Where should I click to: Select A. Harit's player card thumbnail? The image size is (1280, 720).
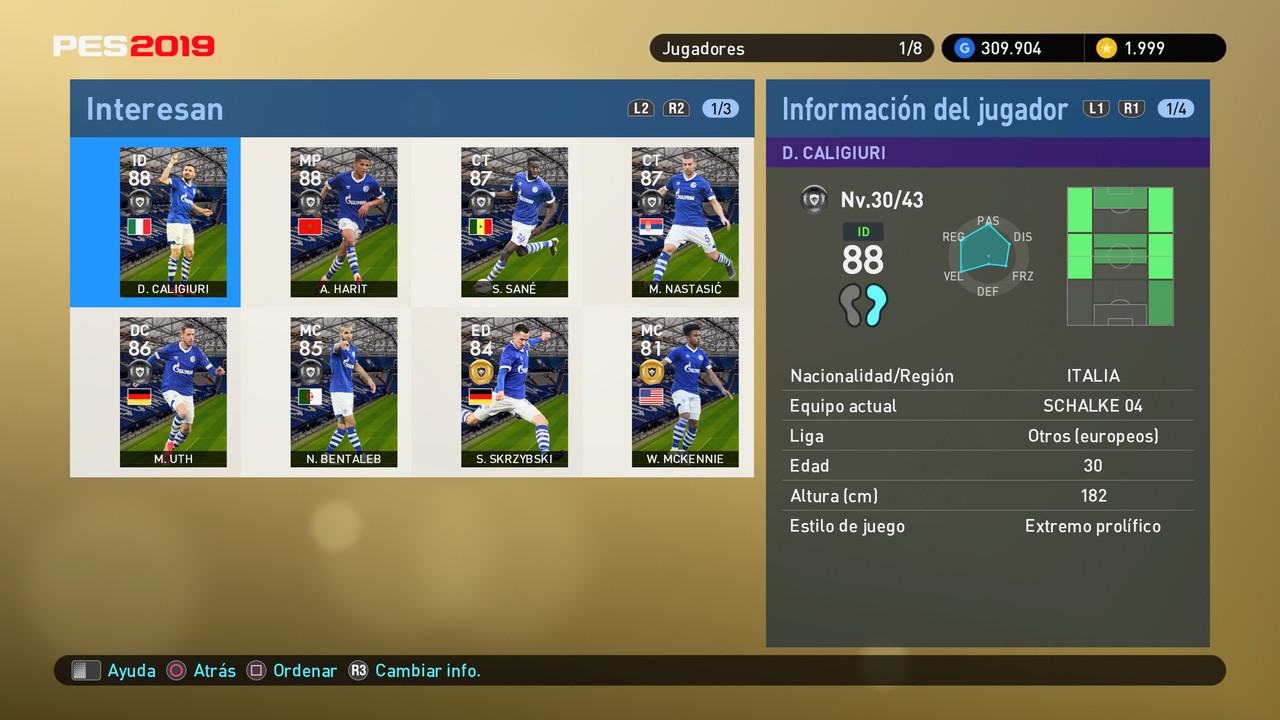click(344, 222)
